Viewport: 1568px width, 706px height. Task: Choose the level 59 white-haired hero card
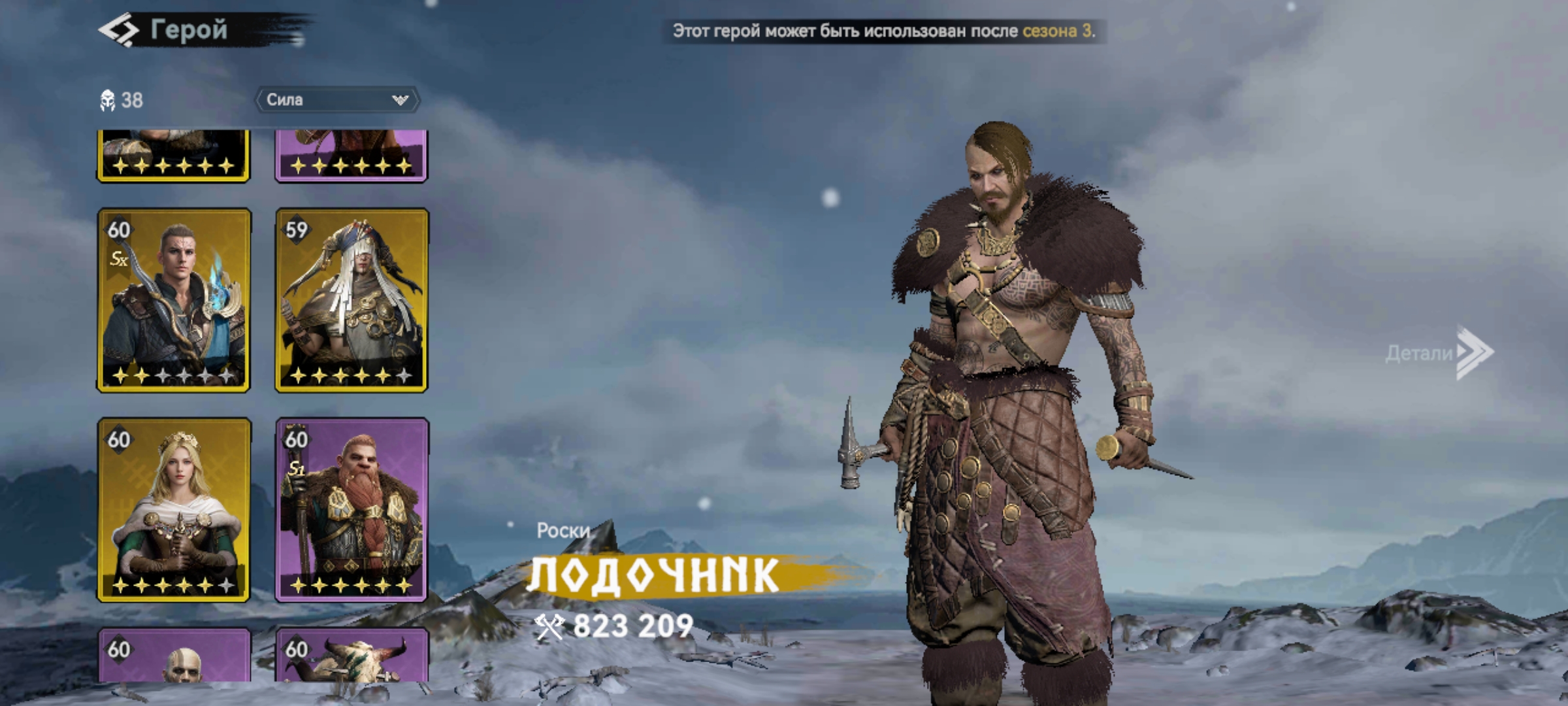tap(351, 301)
